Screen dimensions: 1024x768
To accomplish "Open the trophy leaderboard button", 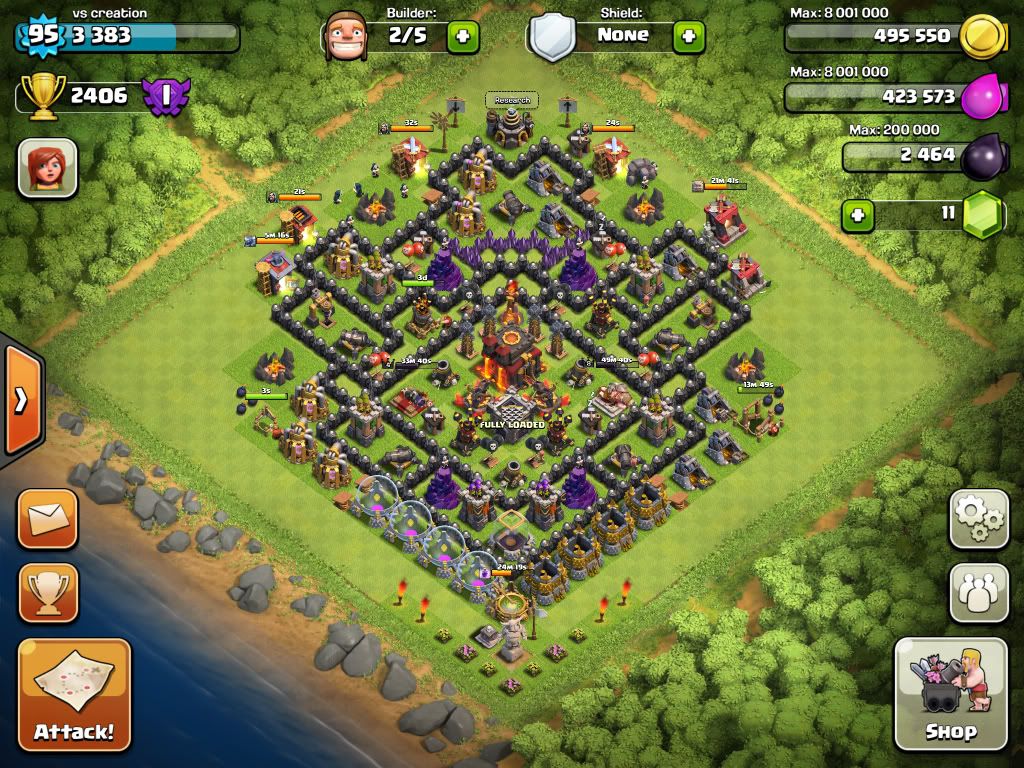I will point(47,594).
